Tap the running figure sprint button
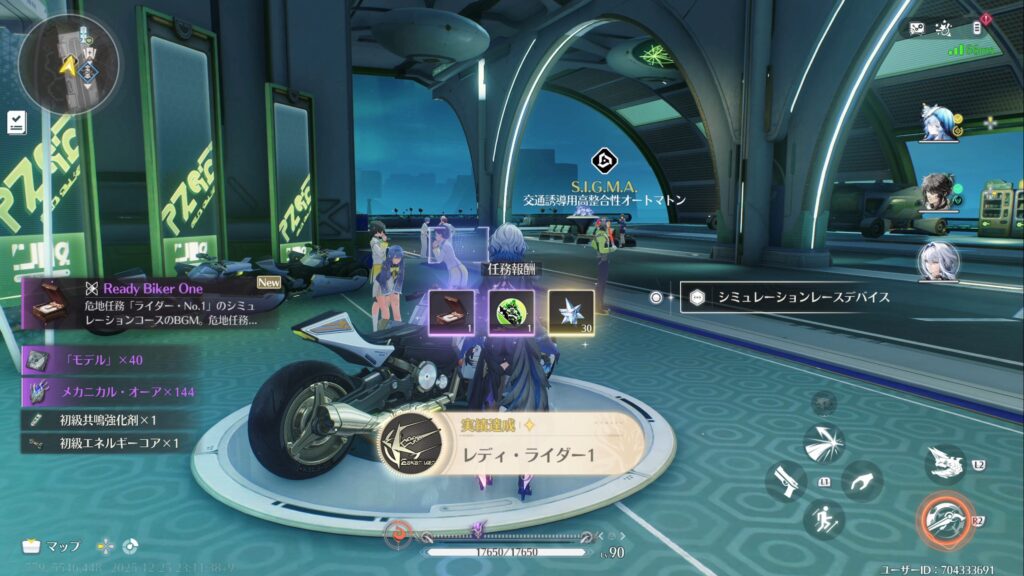This screenshot has width=1024, height=576. [824, 519]
